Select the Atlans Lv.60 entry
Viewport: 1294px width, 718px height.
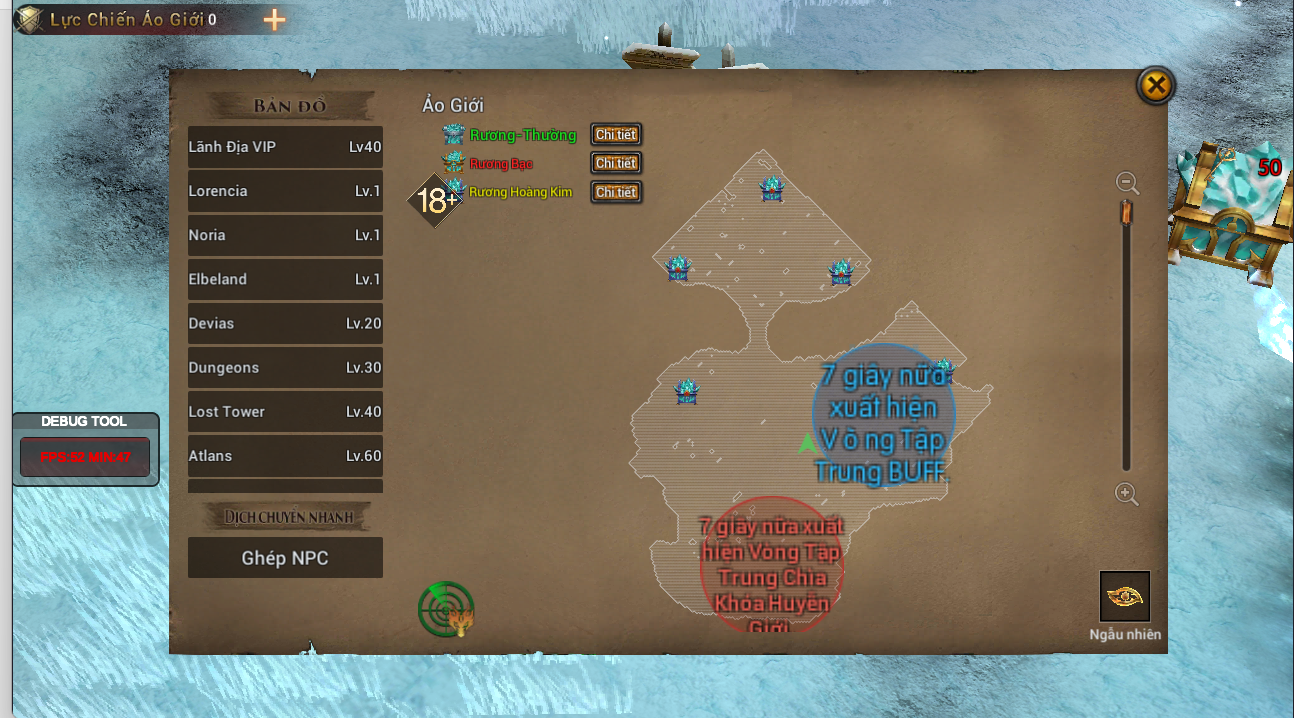click(285, 456)
